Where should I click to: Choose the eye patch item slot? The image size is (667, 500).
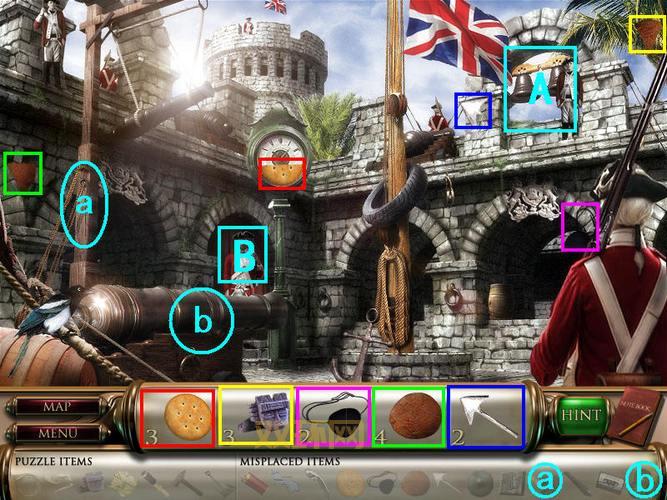(333, 417)
